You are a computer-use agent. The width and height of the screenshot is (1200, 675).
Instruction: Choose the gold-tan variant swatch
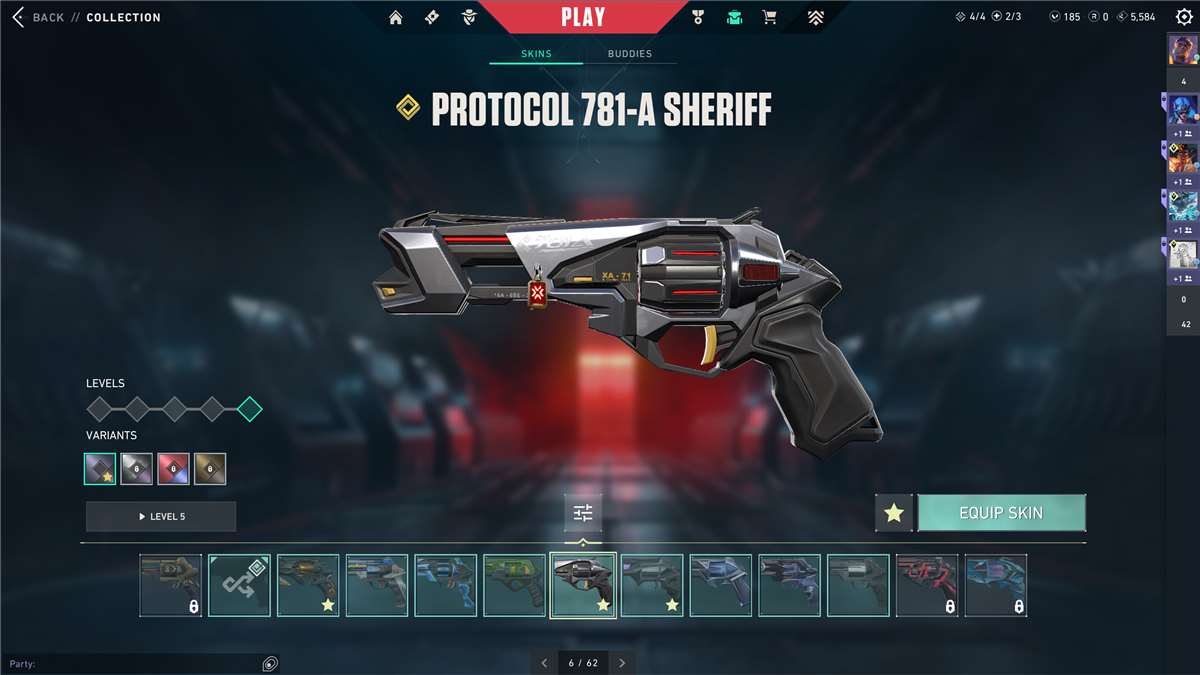(210, 469)
